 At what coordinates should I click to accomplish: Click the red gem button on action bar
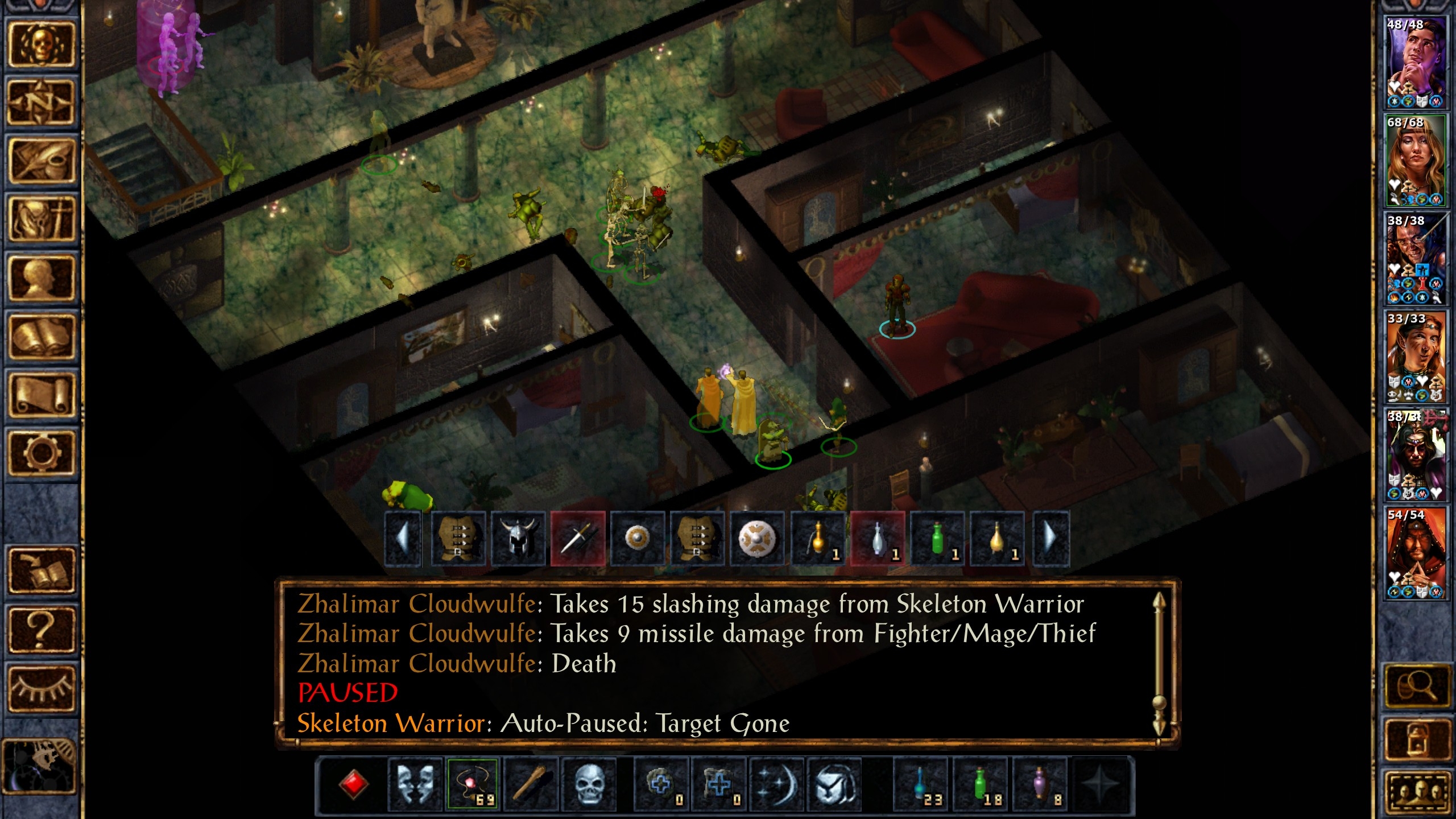pos(354,784)
